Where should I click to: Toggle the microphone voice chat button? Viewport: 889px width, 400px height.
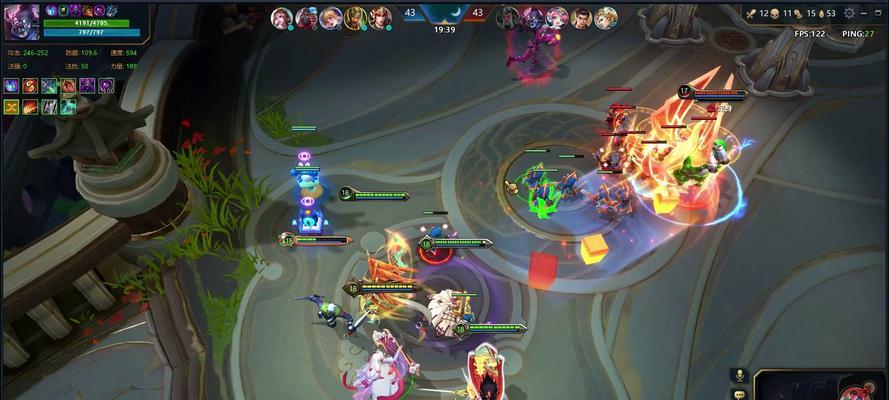coord(740,375)
